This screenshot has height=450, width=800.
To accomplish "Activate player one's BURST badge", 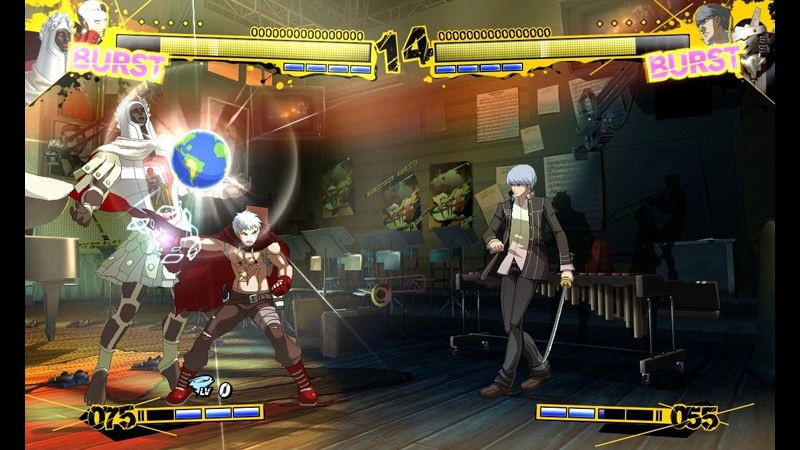I will [117, 59].
